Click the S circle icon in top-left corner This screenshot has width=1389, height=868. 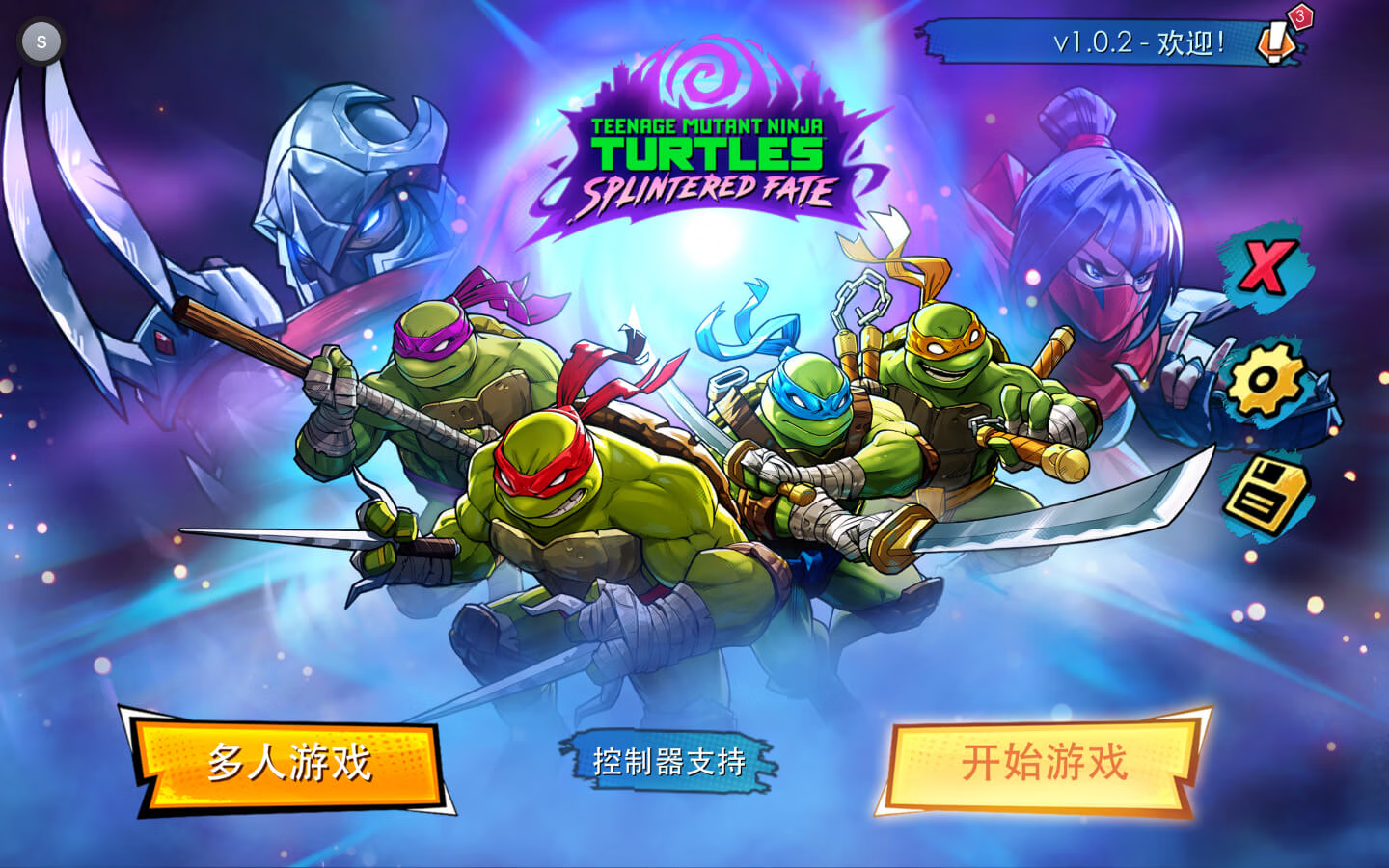tap(41, 41)
